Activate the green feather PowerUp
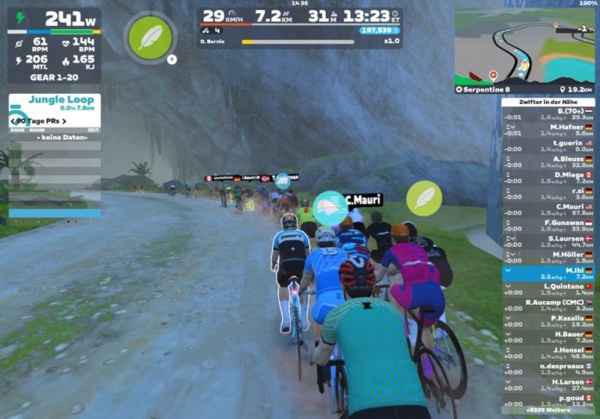The height and width of the screenshot is (419, 600). click(x=150, y=35)
